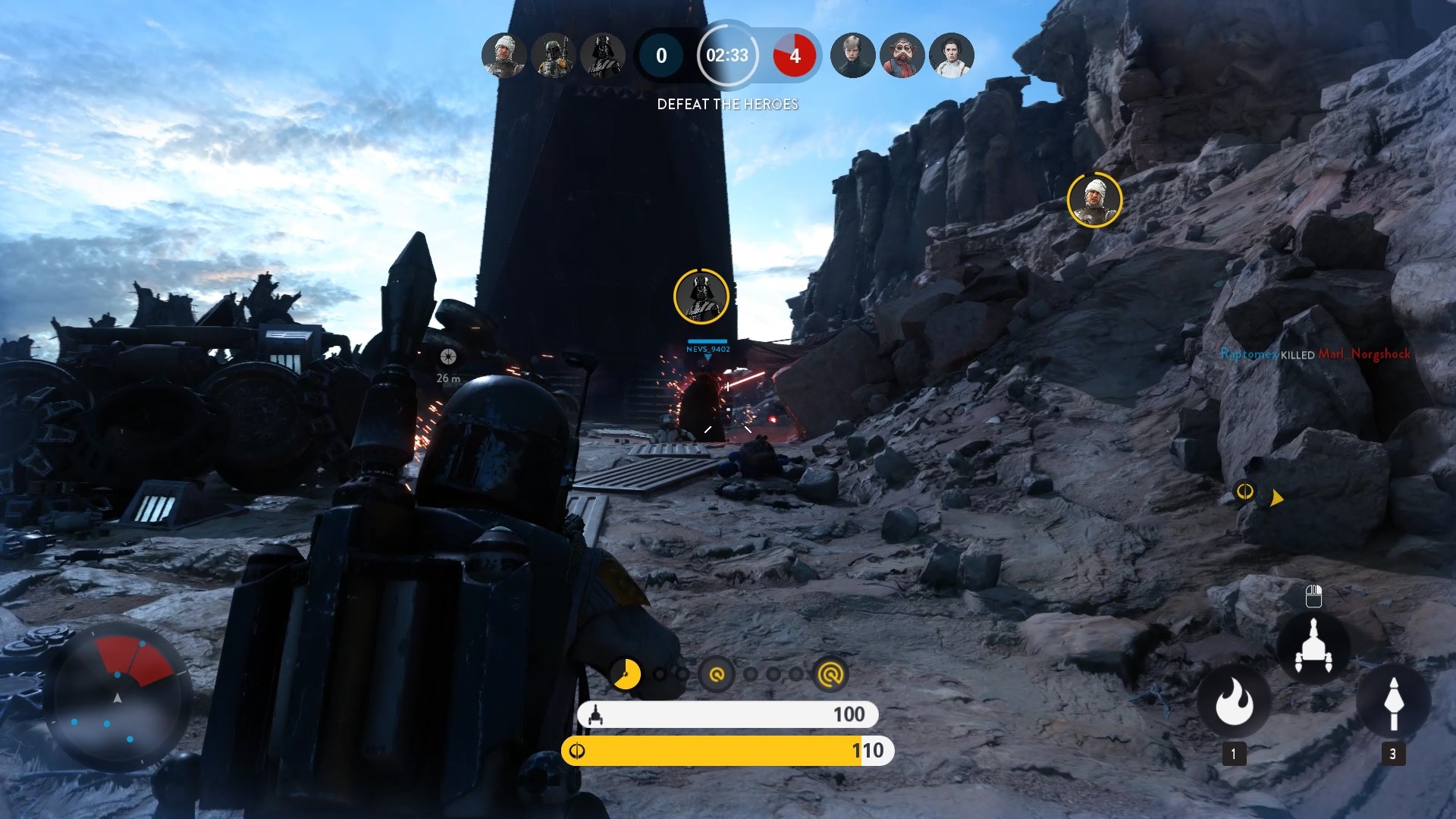Screen dimensions: 1456x819
Task: Open the round timer showing 02:33
Action: 728,55
